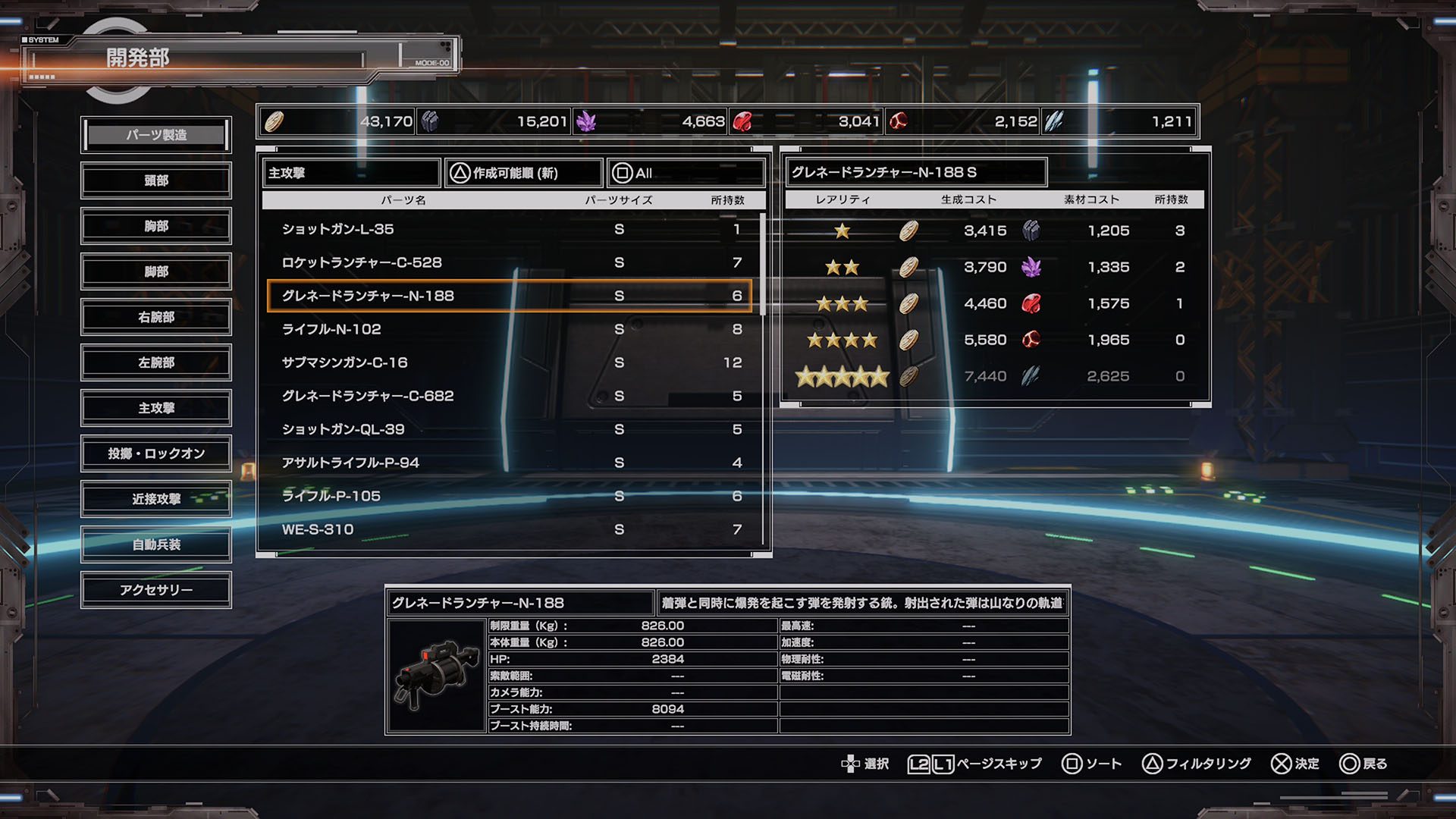
Task: Switch to the 胸部 category
Action: 156,226
